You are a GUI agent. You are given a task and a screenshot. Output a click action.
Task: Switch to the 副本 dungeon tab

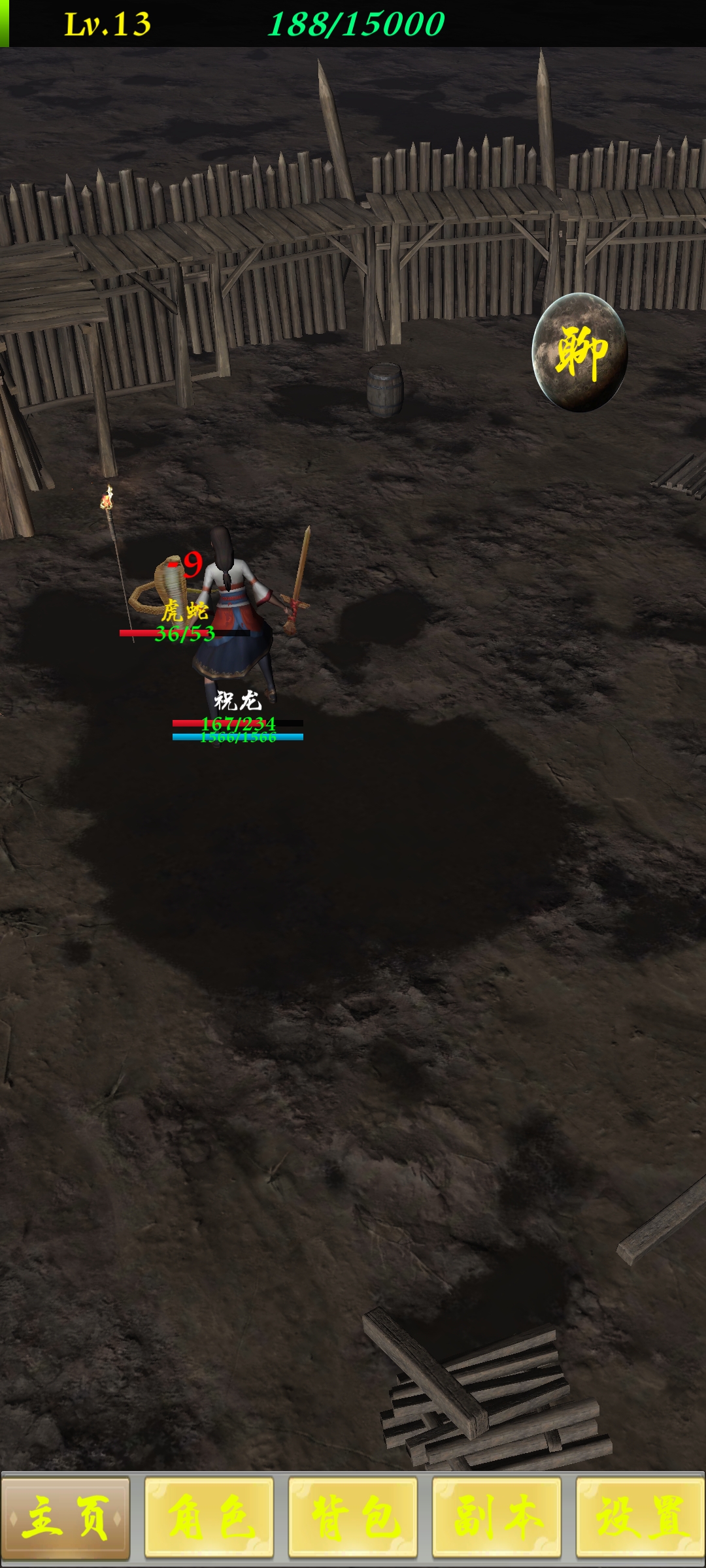tap(497, 1517)
